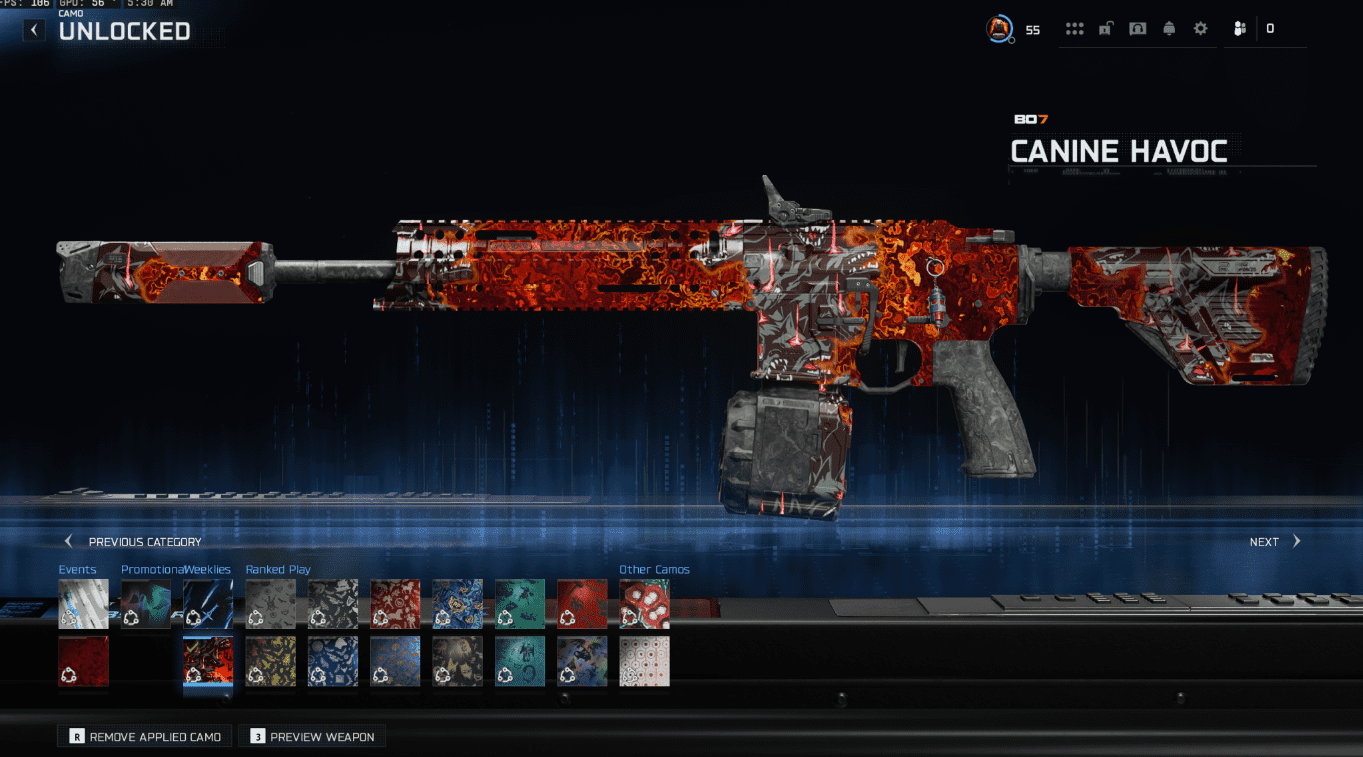The height and width of the screenshot is (757, 1363).
Task: Remove Applied Camo
Action: 145,737
